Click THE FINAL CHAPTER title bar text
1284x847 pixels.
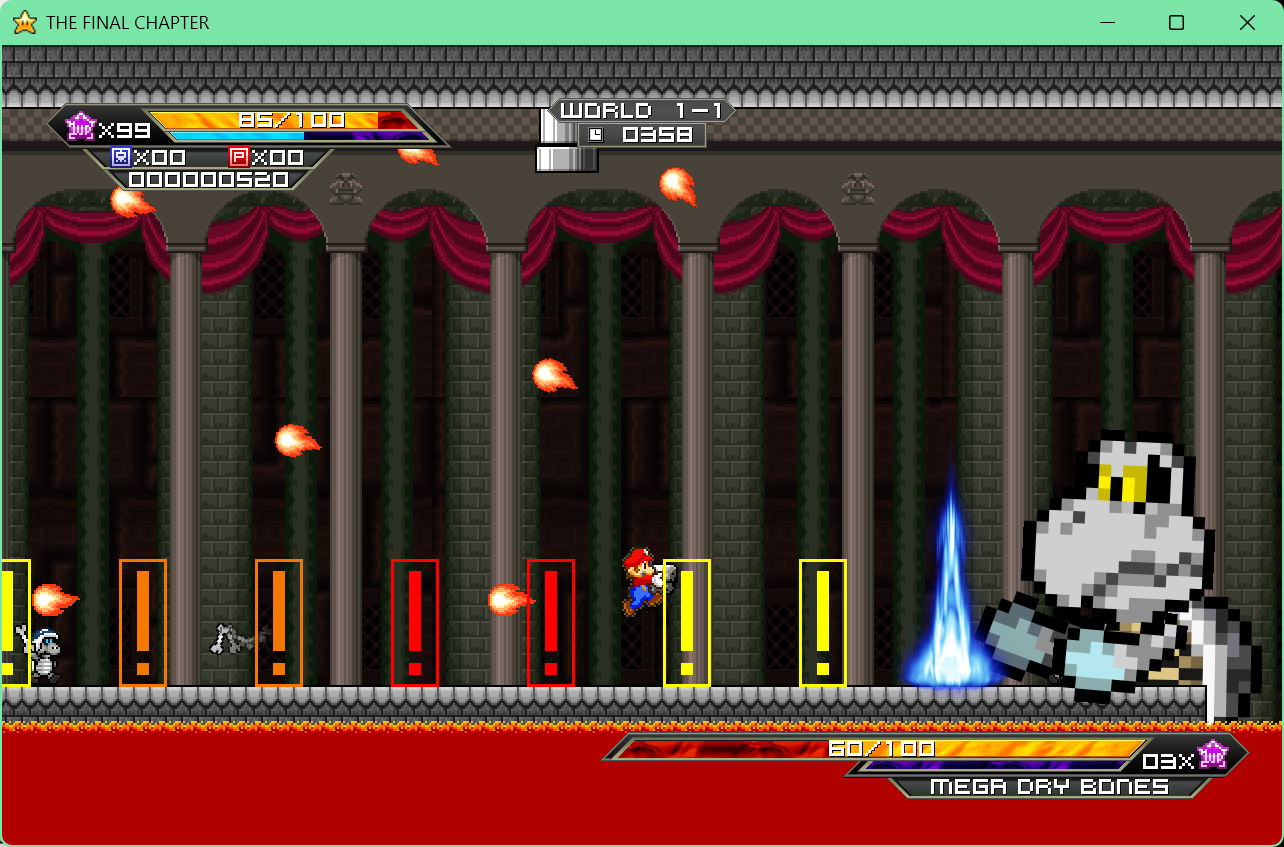click(128, 22)
